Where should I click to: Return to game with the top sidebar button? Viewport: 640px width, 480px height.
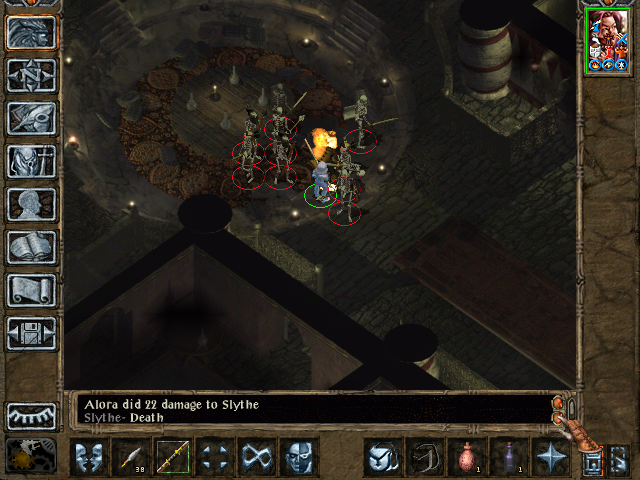(31, 32)
